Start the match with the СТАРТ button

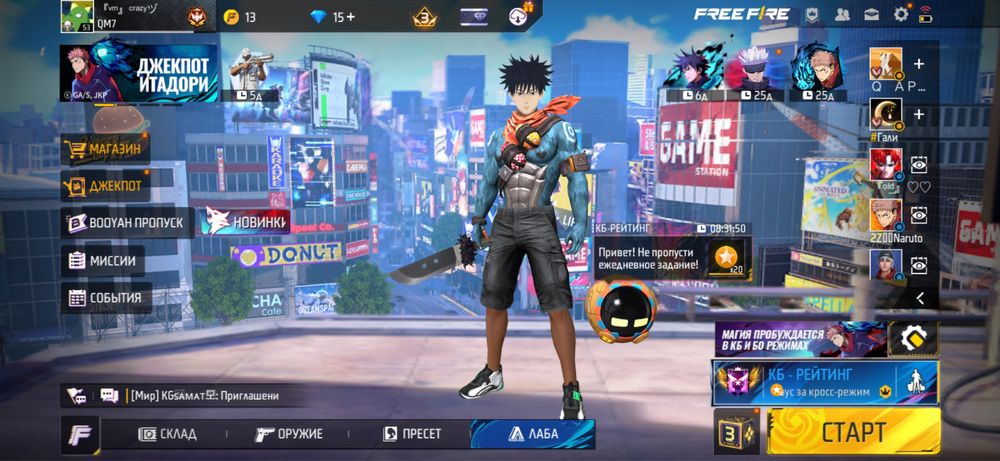point(853,432)
